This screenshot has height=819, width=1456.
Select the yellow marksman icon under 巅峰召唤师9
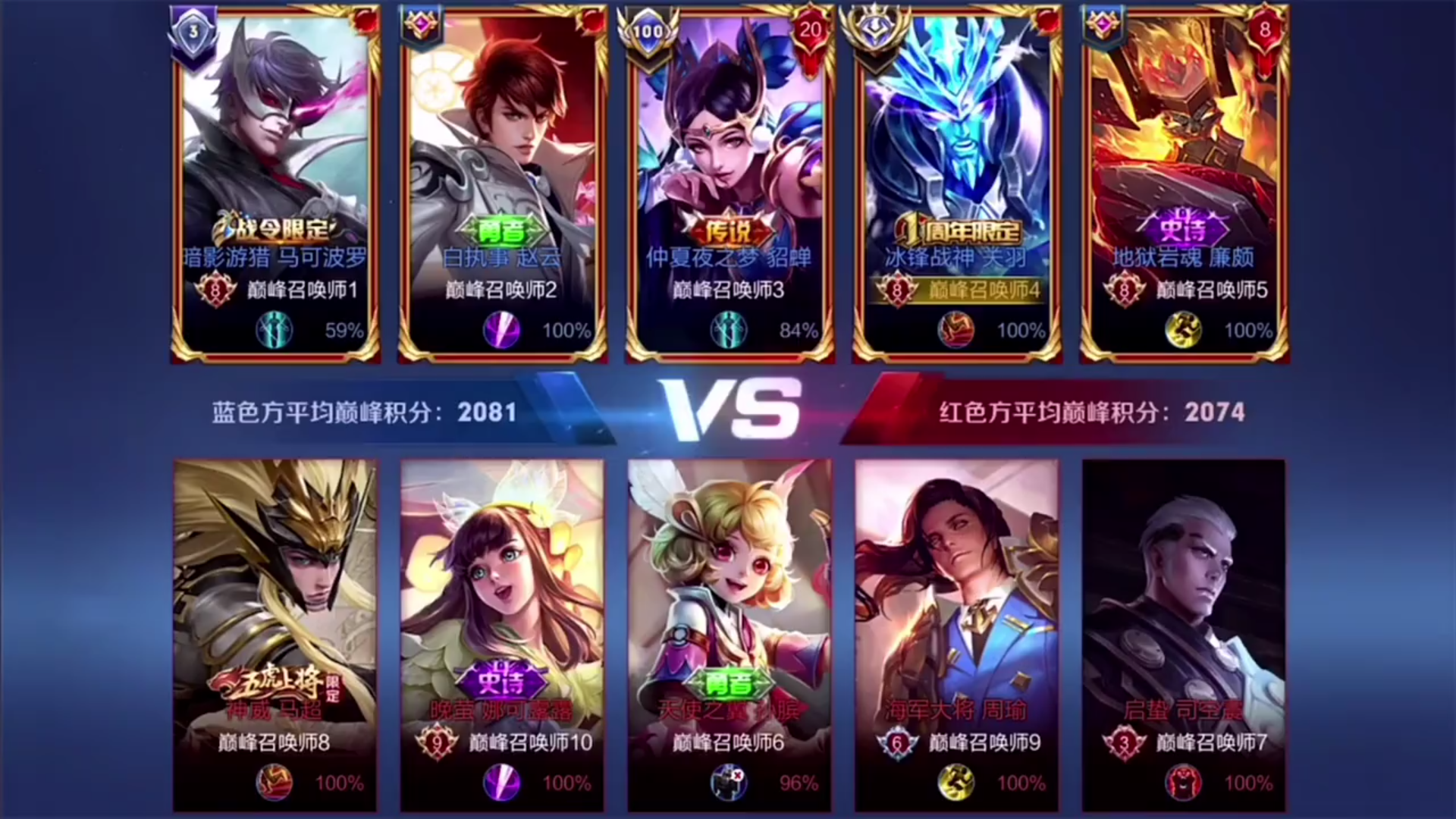[x=956, y=783]
